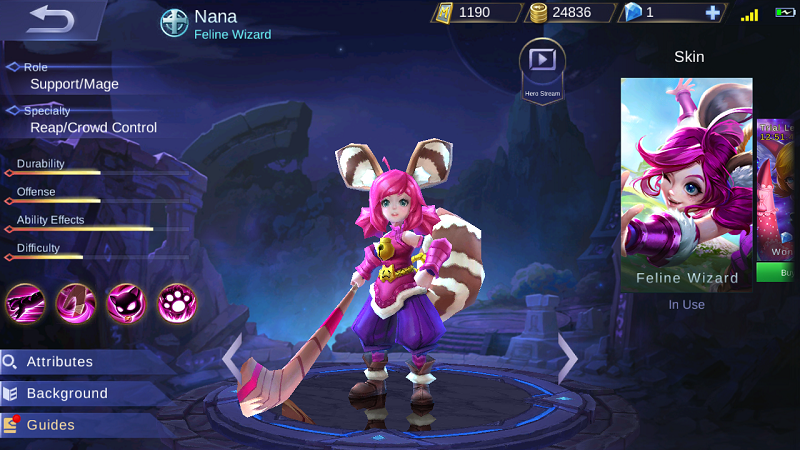View the leaping cat passive skill icon
The width and height of the screenshot is (800, 450).
click(x=24, y=302)
